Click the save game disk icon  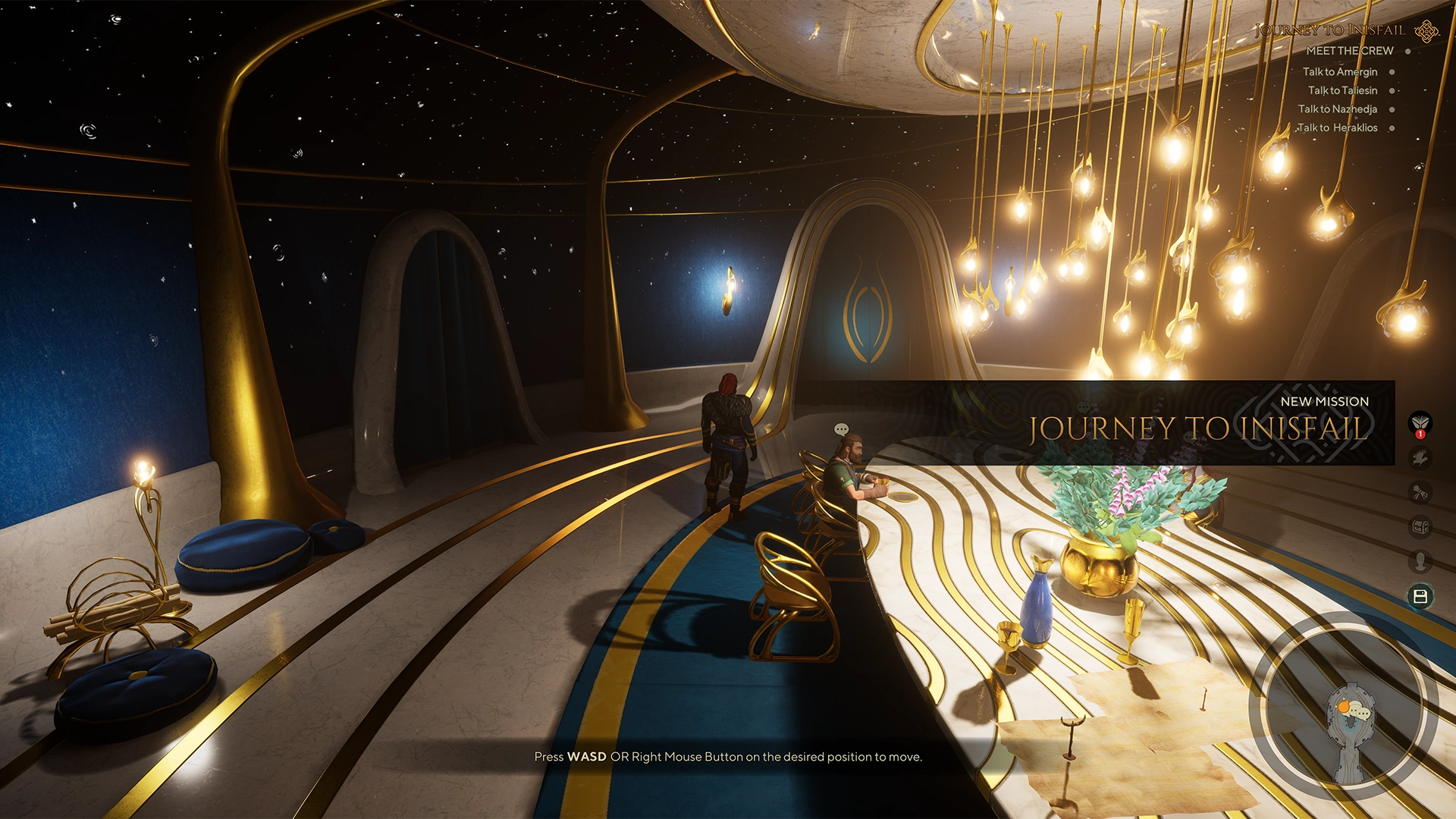coord(1420,596)
